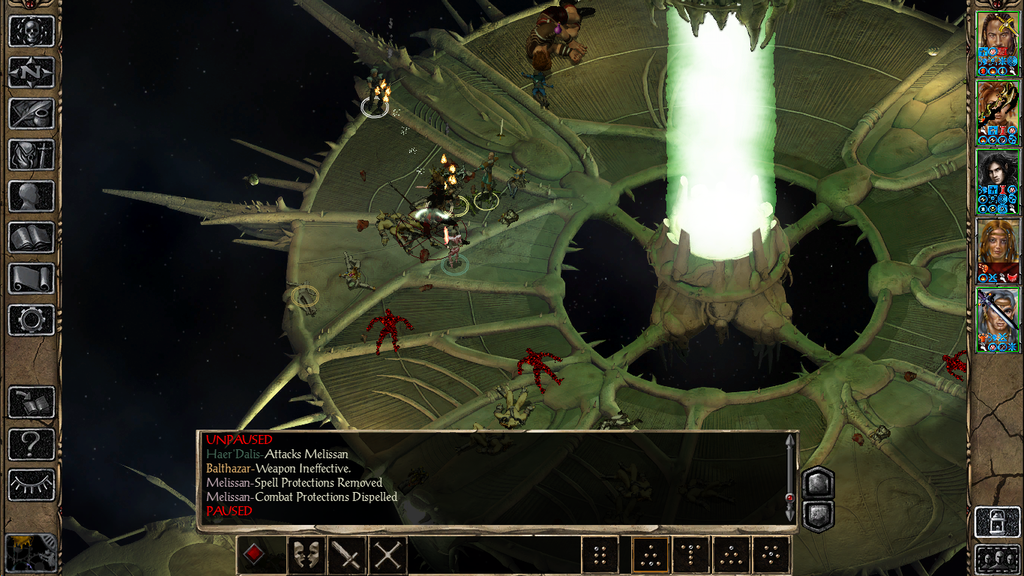The width and height of the screenshot is (1024, 576).
Task: Activate the red diamond guard button
Action: (x=255, y=555)
